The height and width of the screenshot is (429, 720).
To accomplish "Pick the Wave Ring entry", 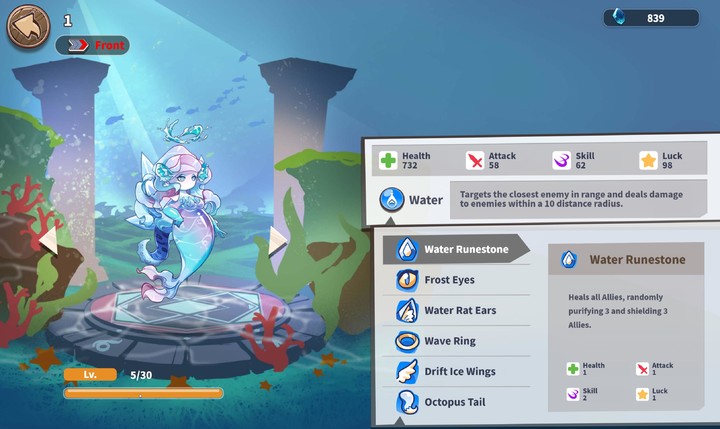I will point(456,341).
